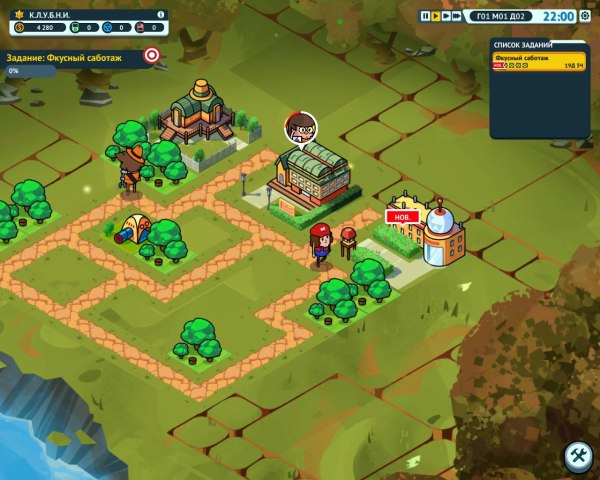Pause the game time
The height and width of the screenshot is (480, 600).
tap(425, 16)
